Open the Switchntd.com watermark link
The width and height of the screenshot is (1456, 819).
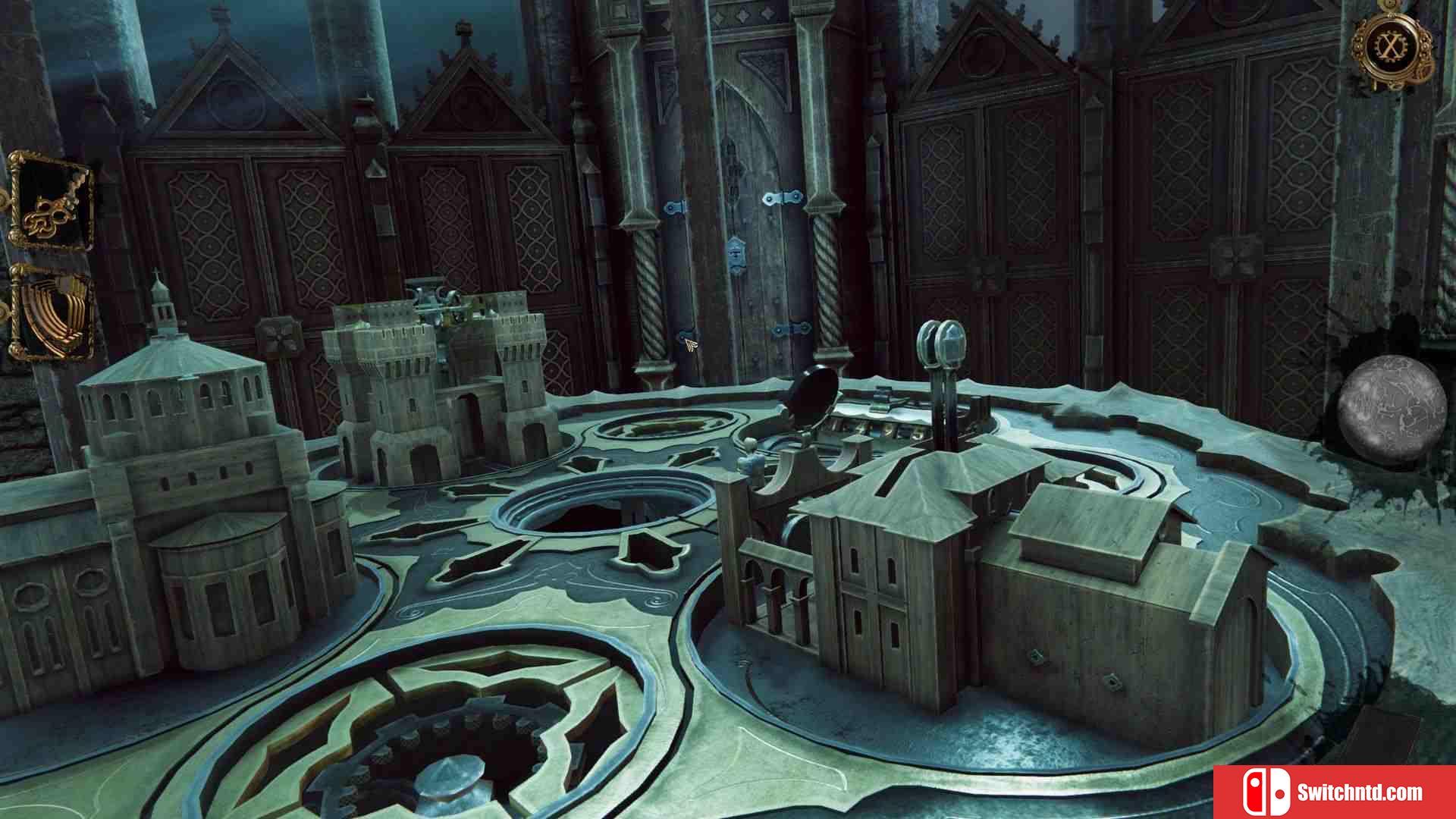[1335, 792]
